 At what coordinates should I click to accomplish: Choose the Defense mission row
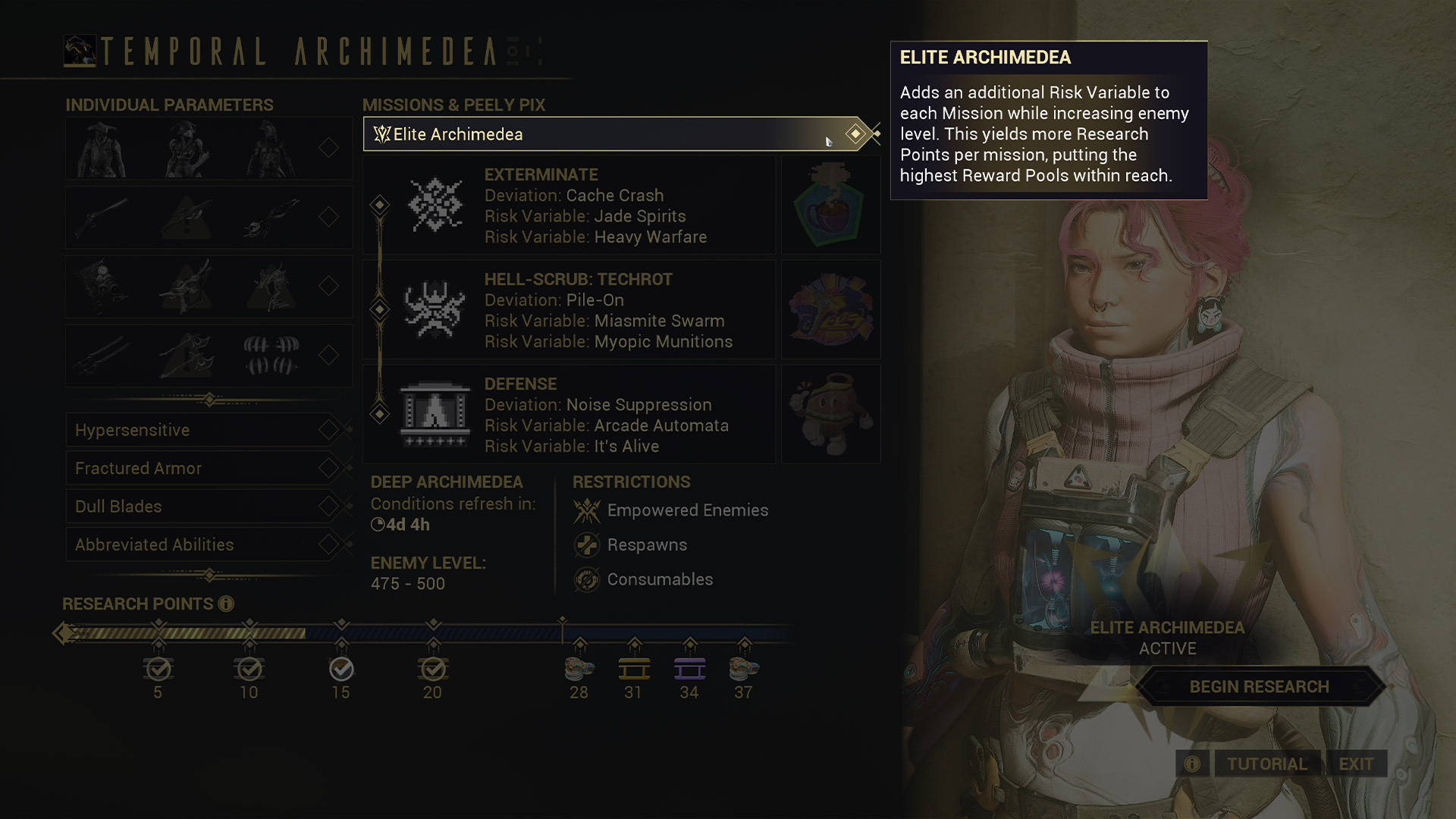[x=569, y=415]
